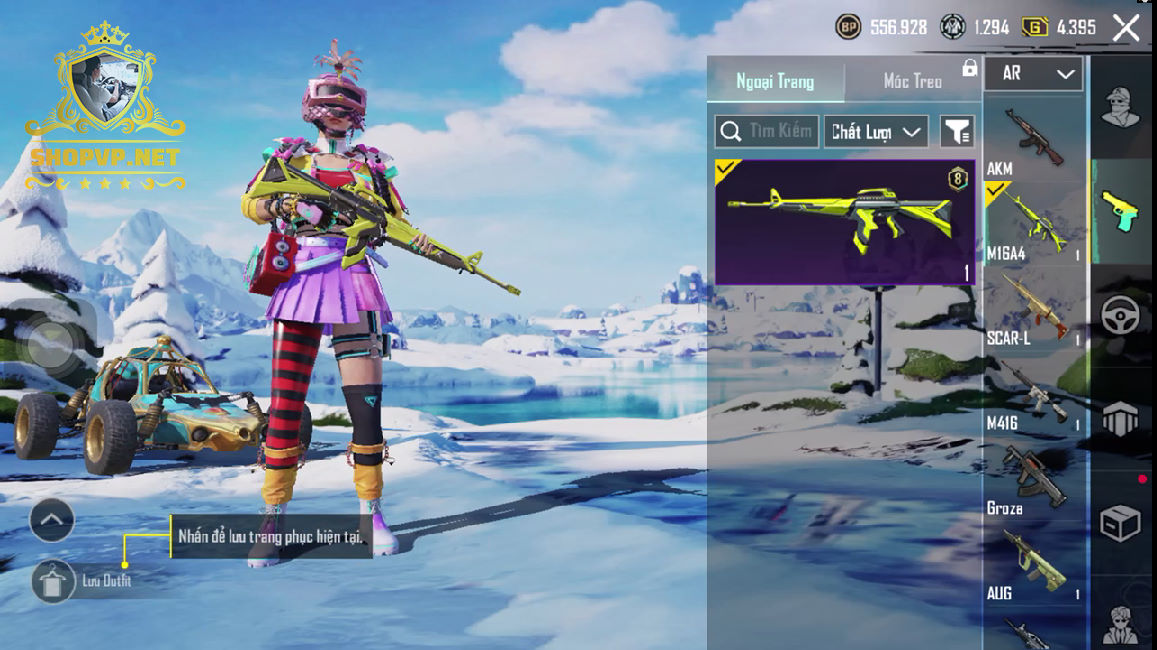Open the Chất Lượng sort dropdown
Viewport: 1157px width, 650px height.
[875, 131]
